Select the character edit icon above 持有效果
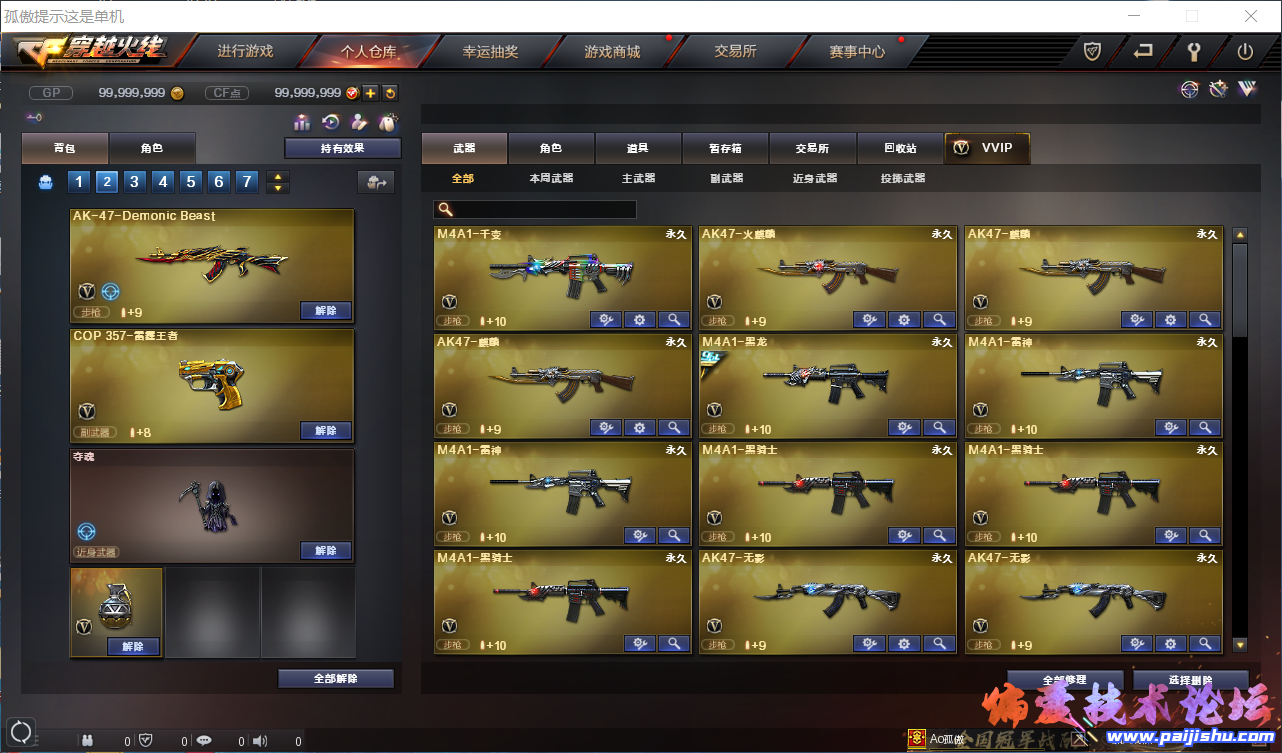 pyautogui.click(x=361, y=121)
